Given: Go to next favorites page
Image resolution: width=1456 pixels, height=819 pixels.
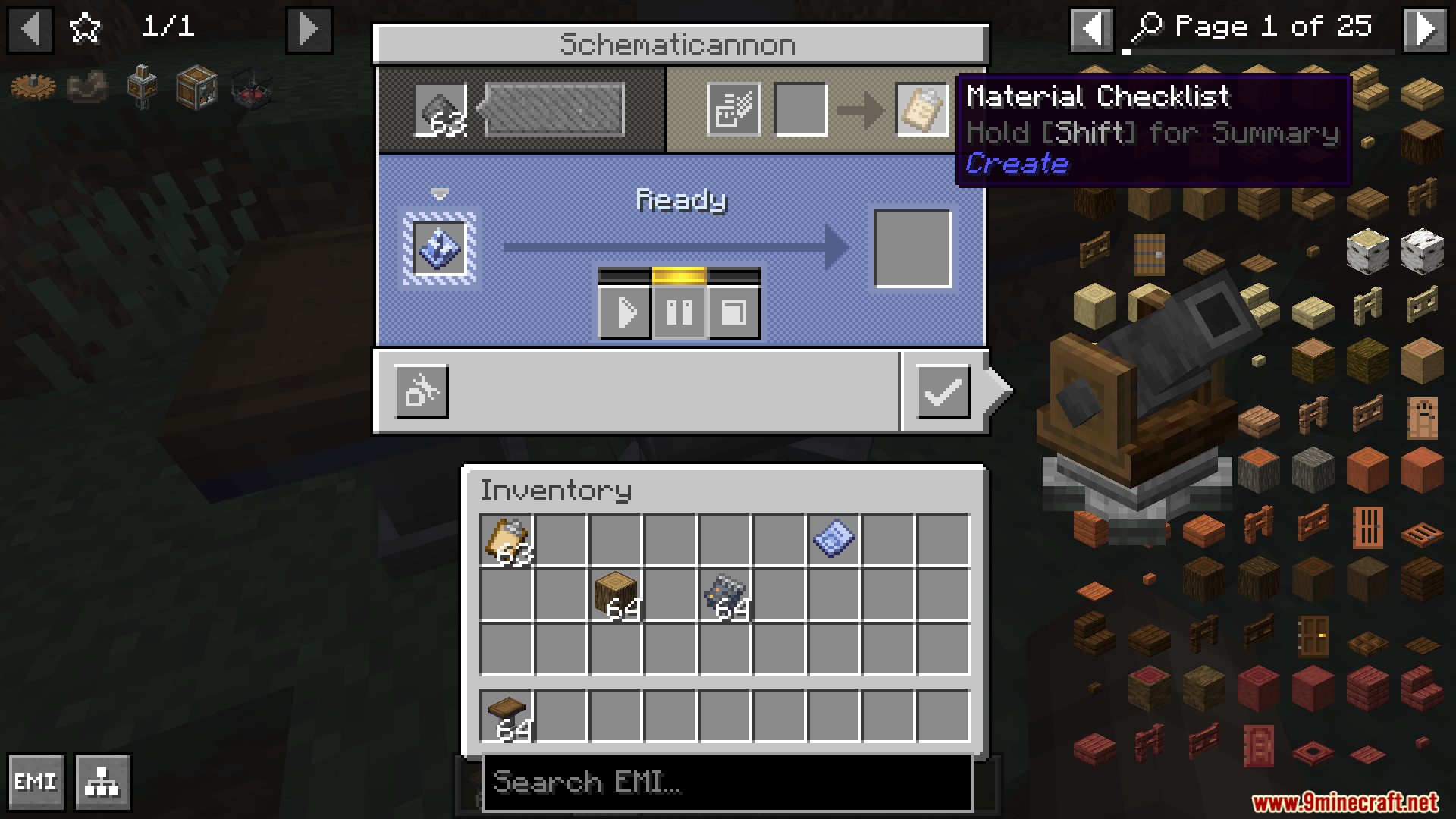Looking at the screenshot, I should 309,30.
